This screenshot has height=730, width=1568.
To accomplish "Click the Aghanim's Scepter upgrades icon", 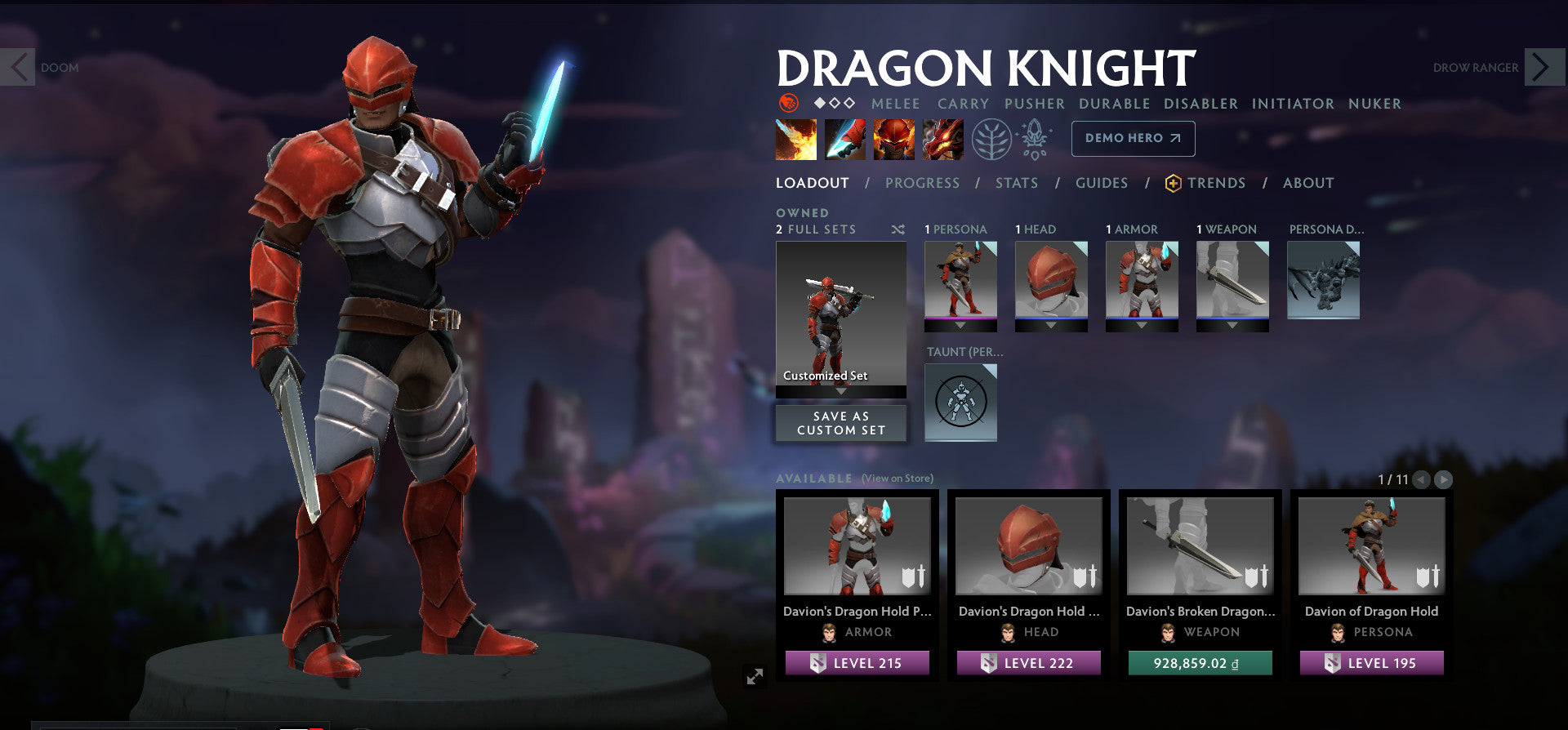I will [1034, 139].
